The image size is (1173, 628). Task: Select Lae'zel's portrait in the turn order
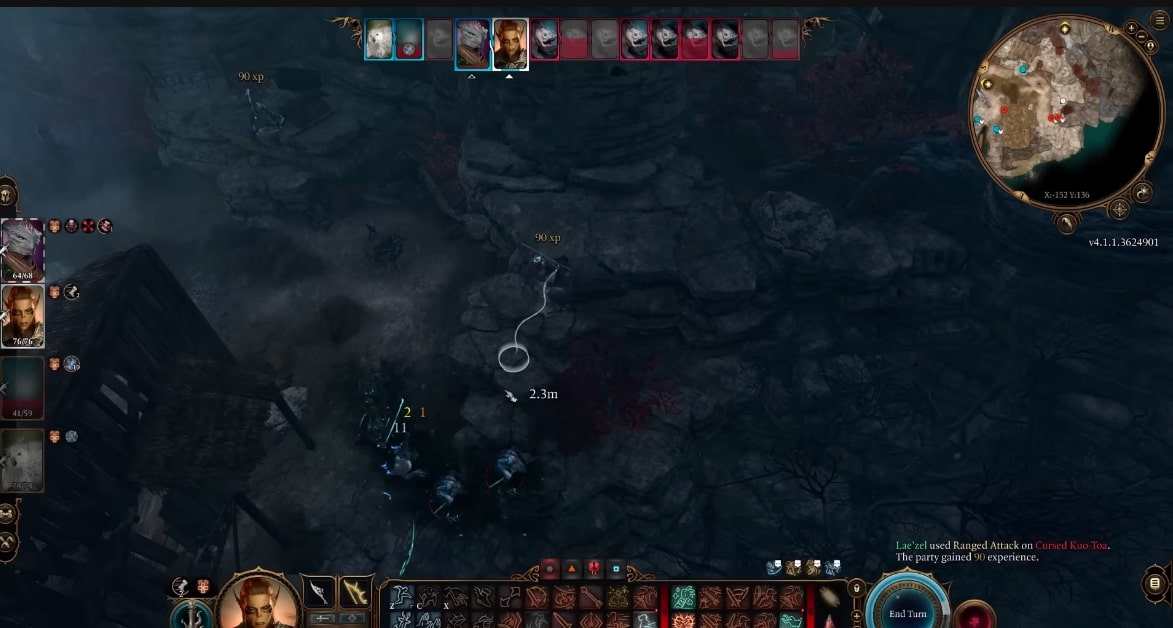pyautogui.click(x=510, y=45)
